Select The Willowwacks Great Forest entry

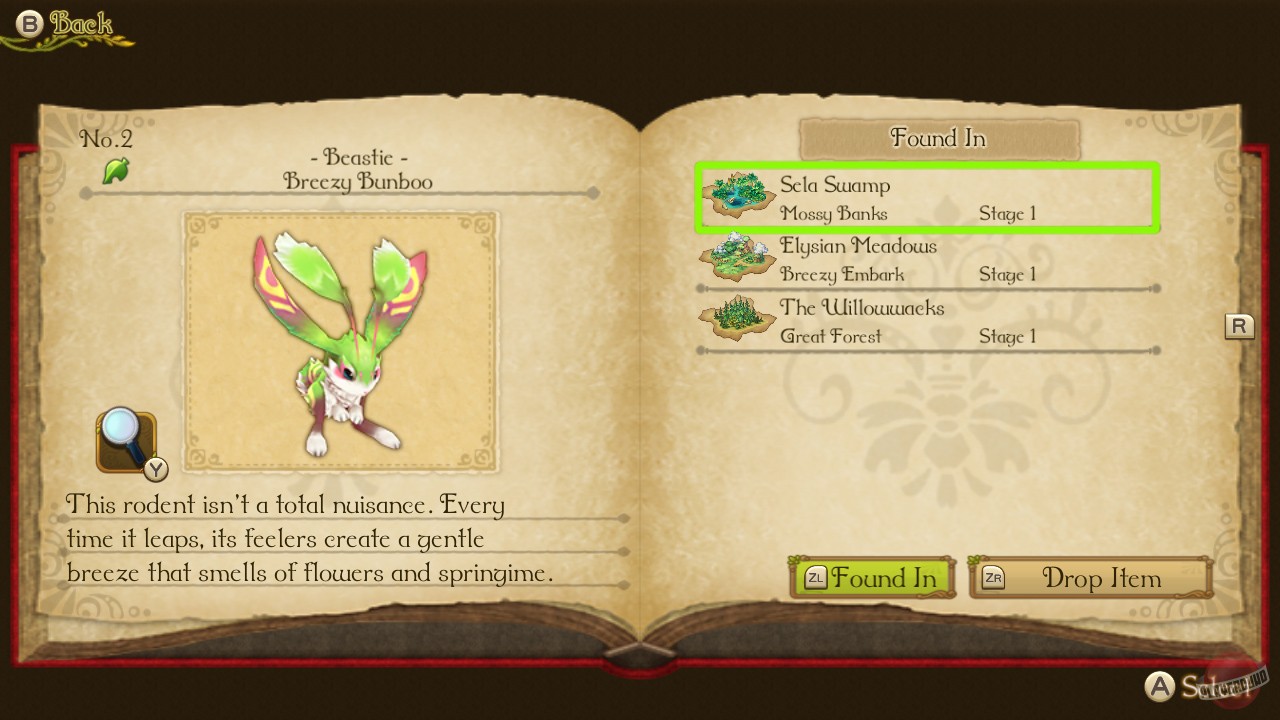coord(928,322)
